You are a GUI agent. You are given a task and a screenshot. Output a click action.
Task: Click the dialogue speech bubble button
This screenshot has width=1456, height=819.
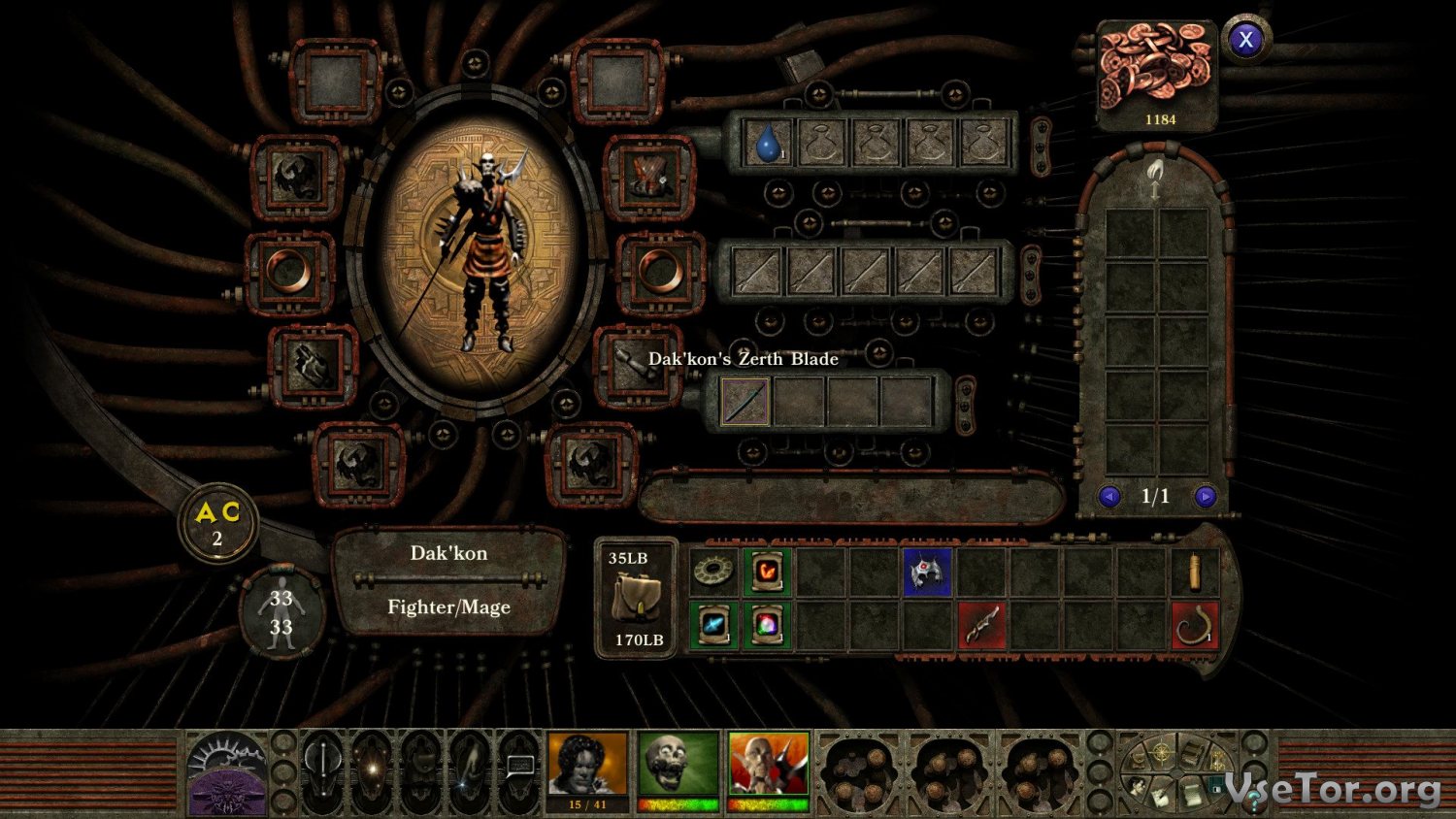pos(520,767)
